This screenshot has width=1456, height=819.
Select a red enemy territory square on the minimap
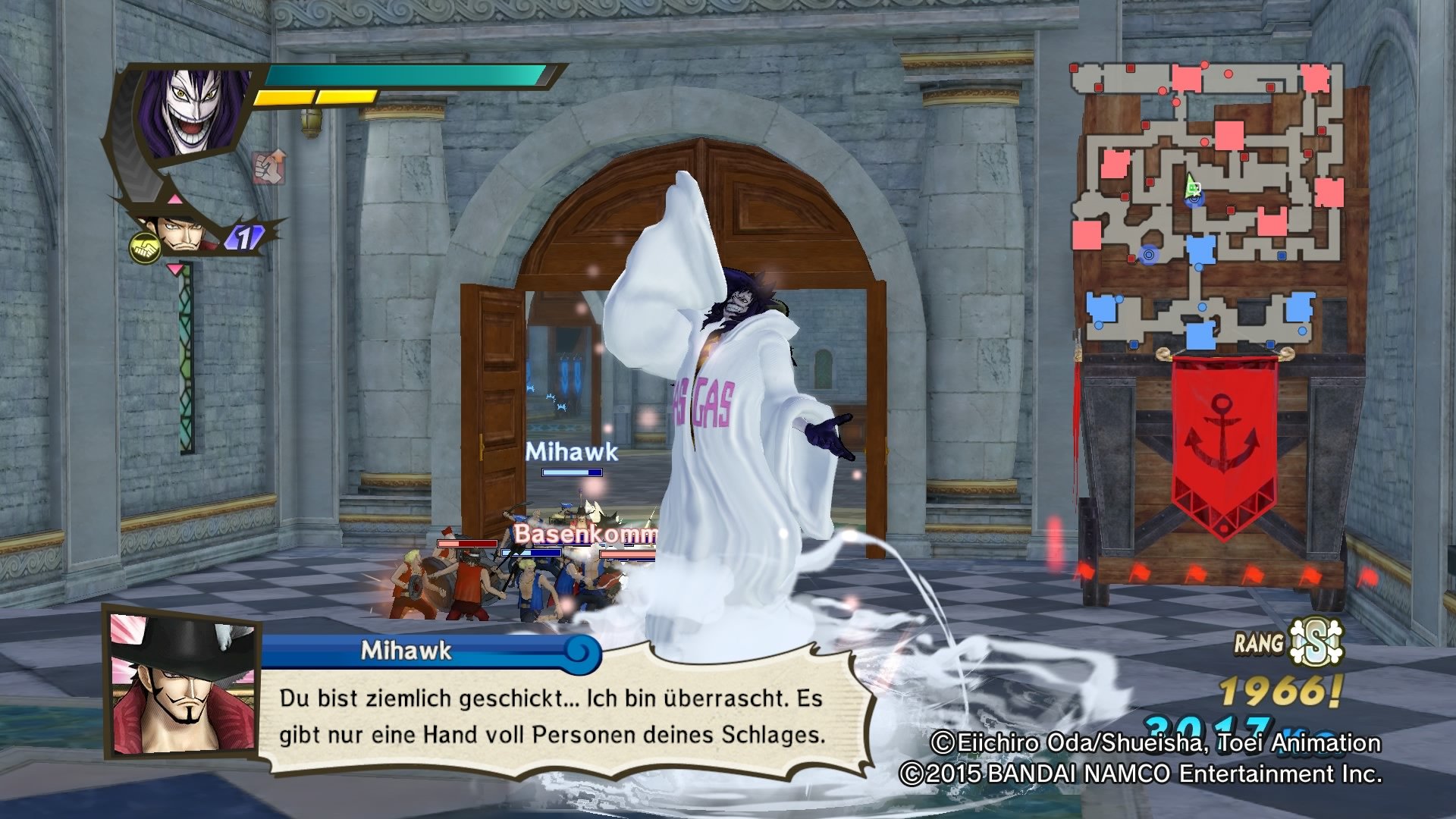[x=1228, y=136]
